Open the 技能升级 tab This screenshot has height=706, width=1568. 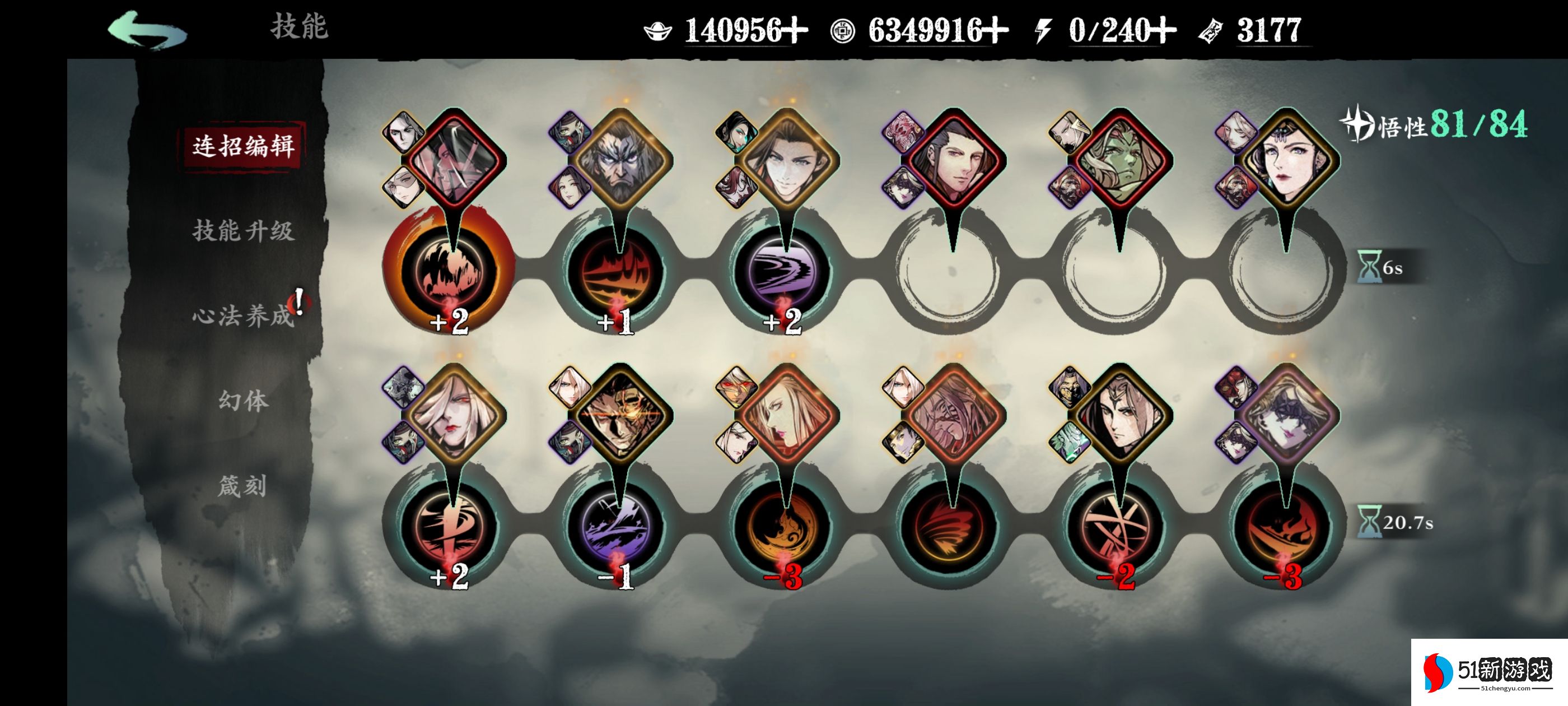pyautogui.click(x=243, y=231)
